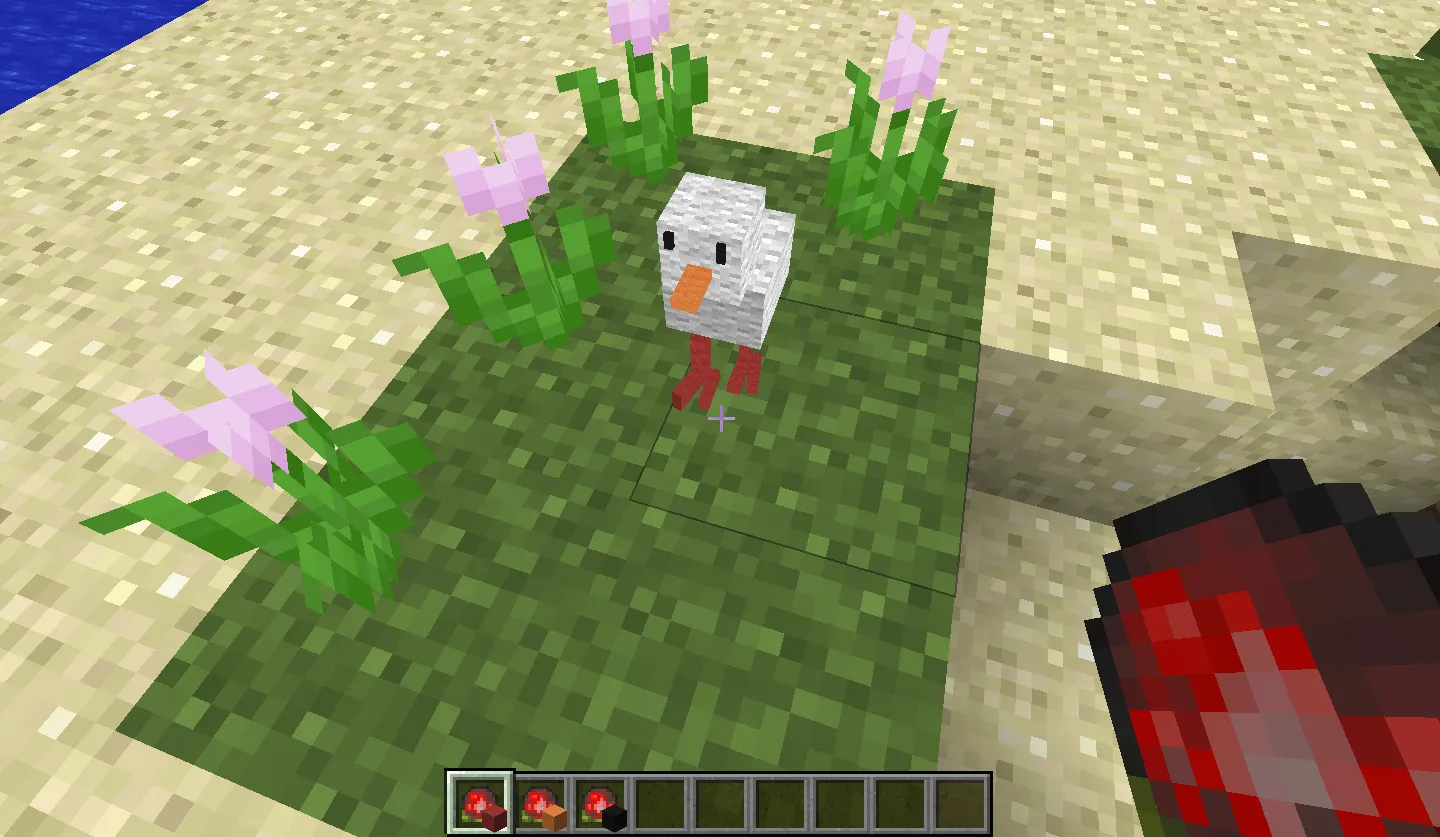Select the hotbar item with the red block

point(481,804)
